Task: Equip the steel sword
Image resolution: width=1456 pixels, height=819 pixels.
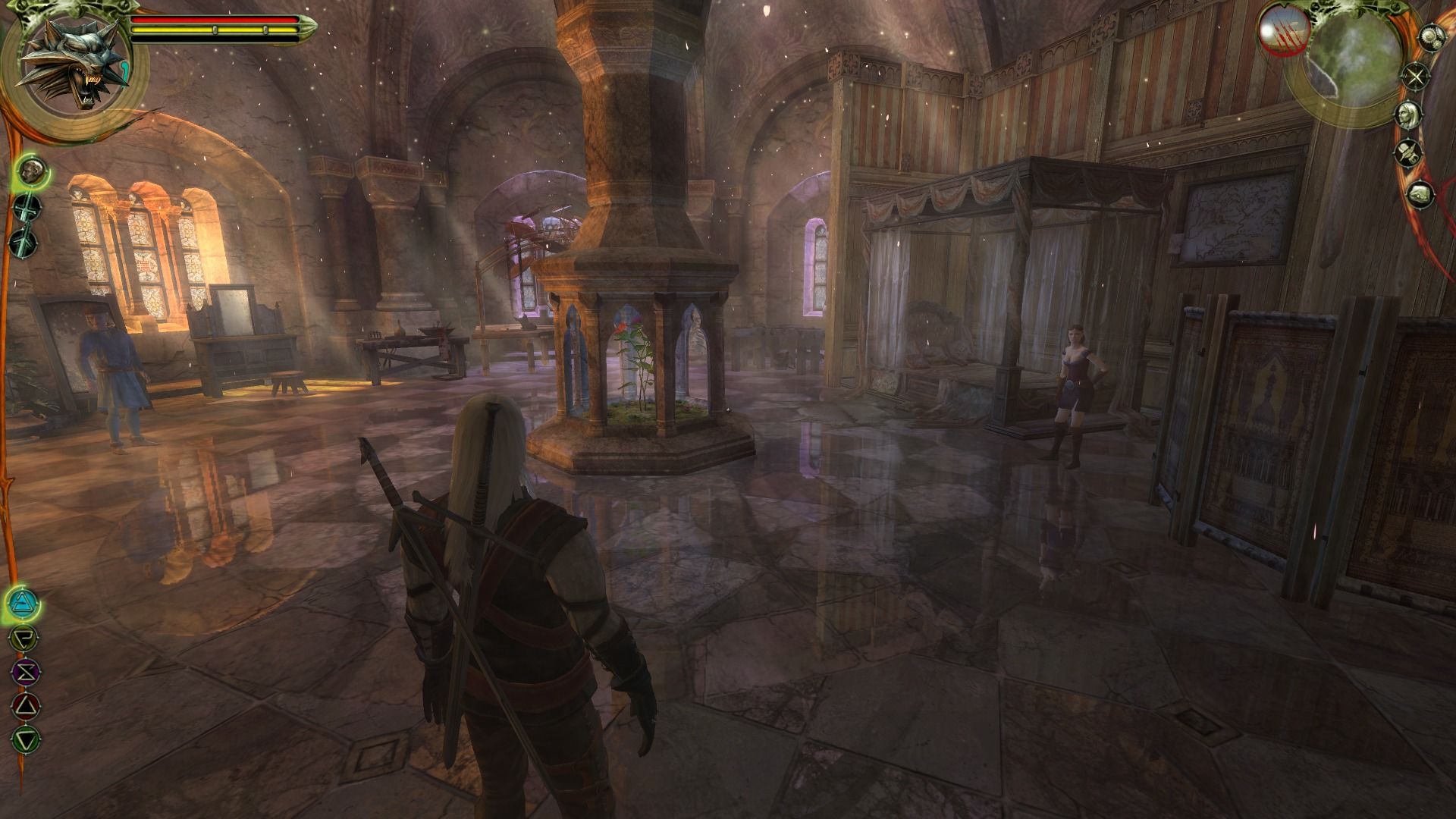Action: click(26, 208)
